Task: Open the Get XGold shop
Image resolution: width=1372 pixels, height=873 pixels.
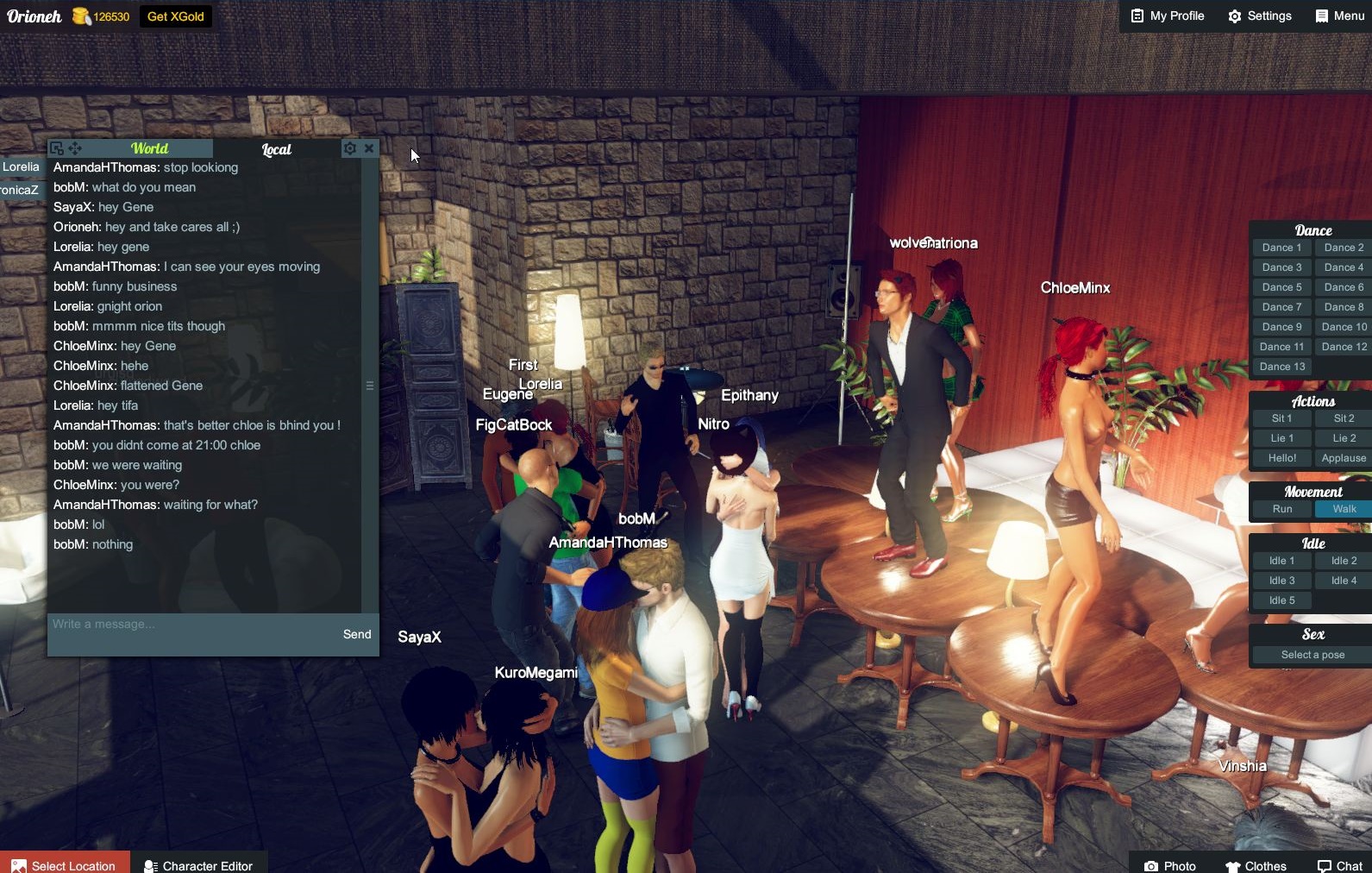Action: [x=175, y=16]
